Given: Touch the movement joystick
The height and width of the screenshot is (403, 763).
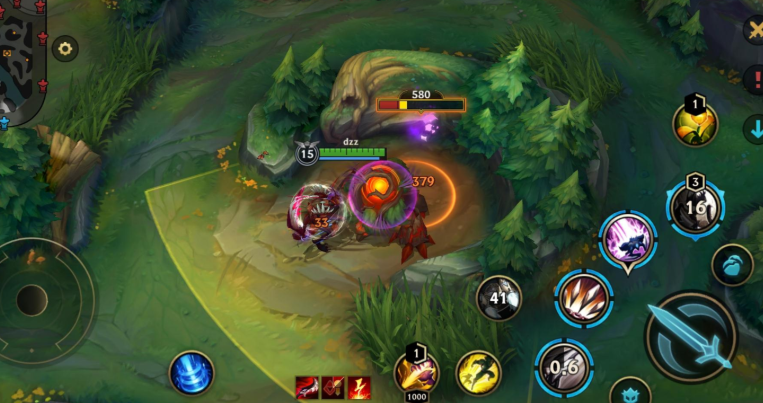Looking at the screenshot, I should 32,300.
